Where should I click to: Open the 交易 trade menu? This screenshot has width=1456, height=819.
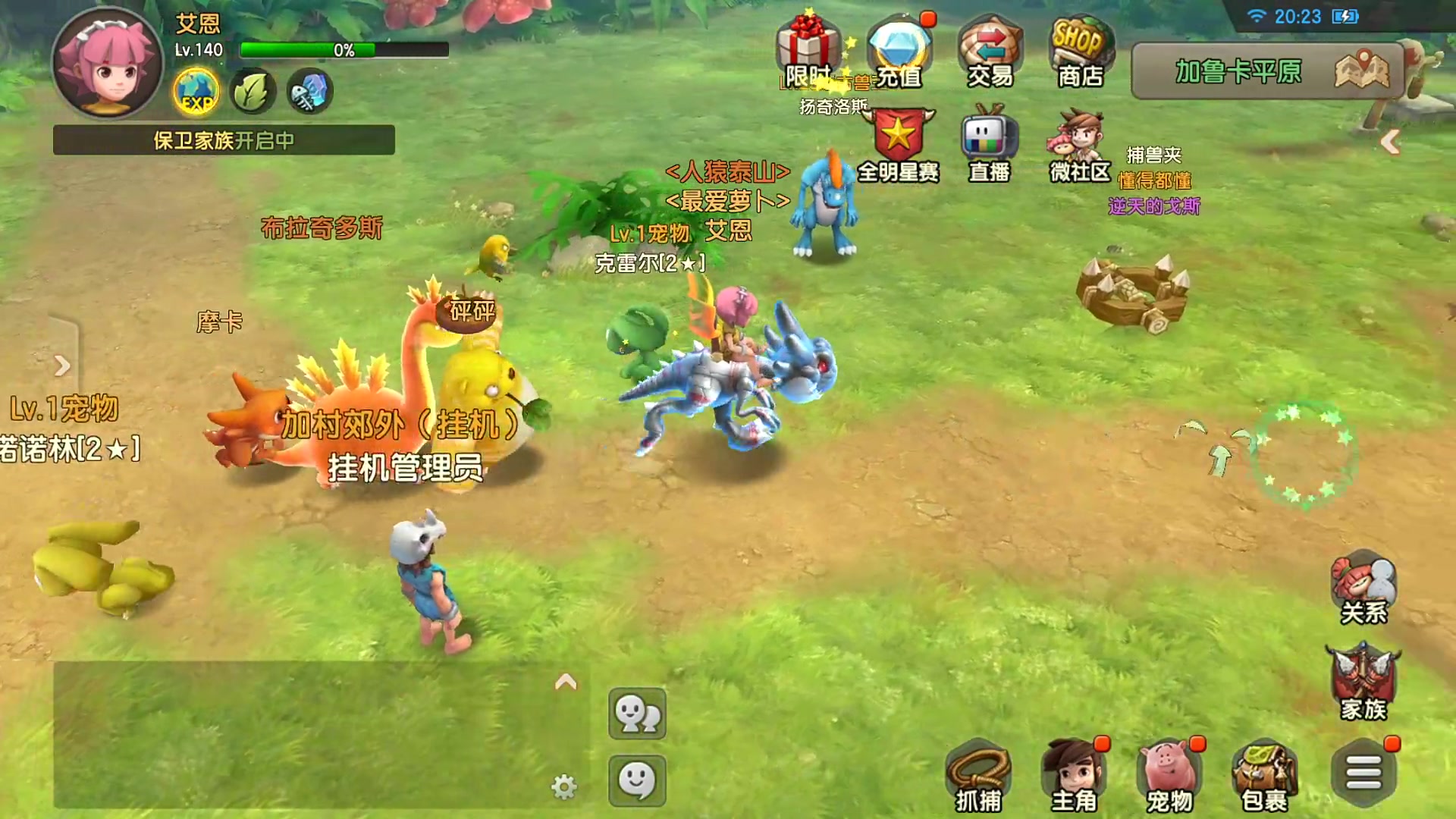point(990,50)
